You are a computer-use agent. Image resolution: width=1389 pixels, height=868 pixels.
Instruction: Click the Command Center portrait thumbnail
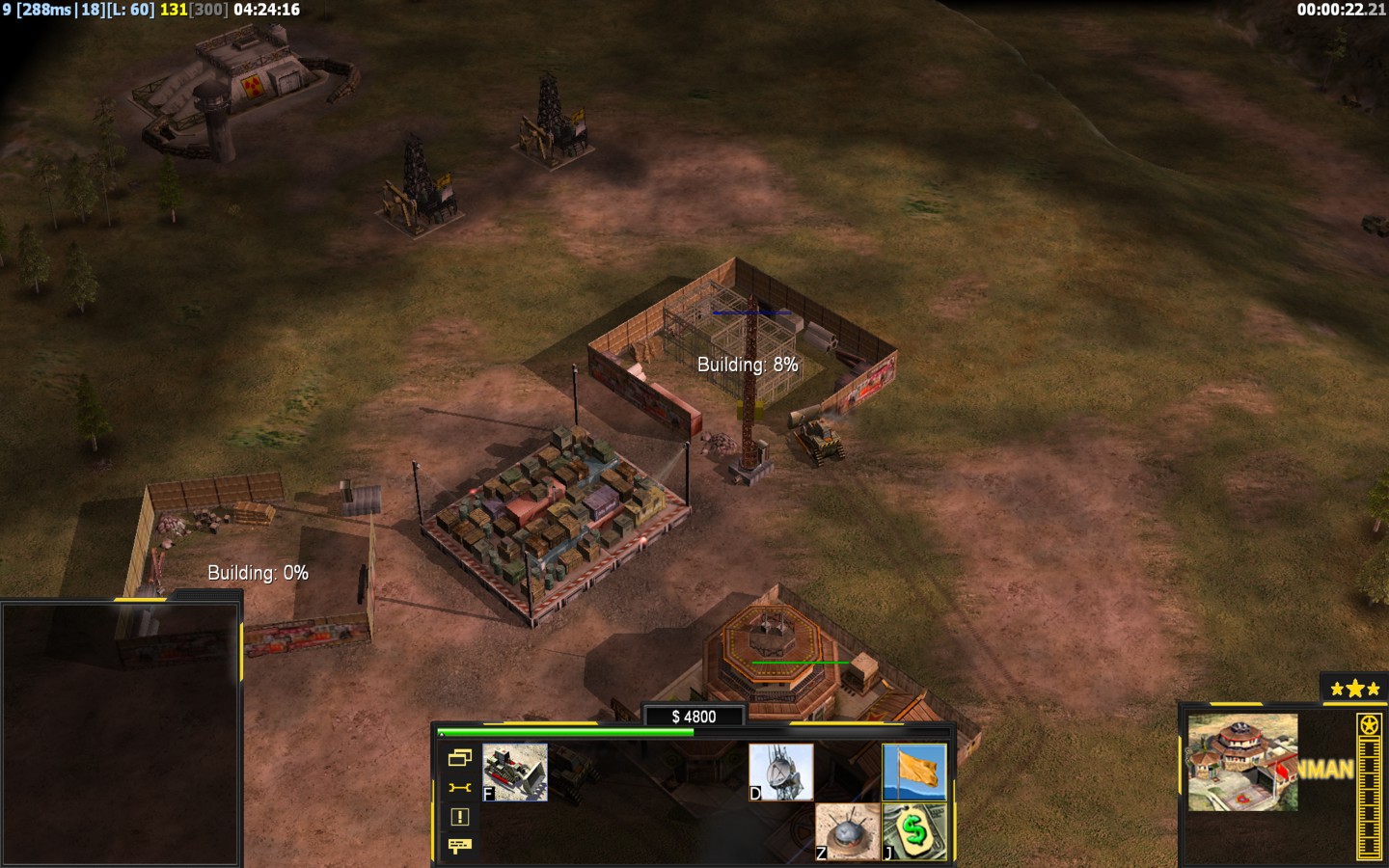click(1242, 762)
